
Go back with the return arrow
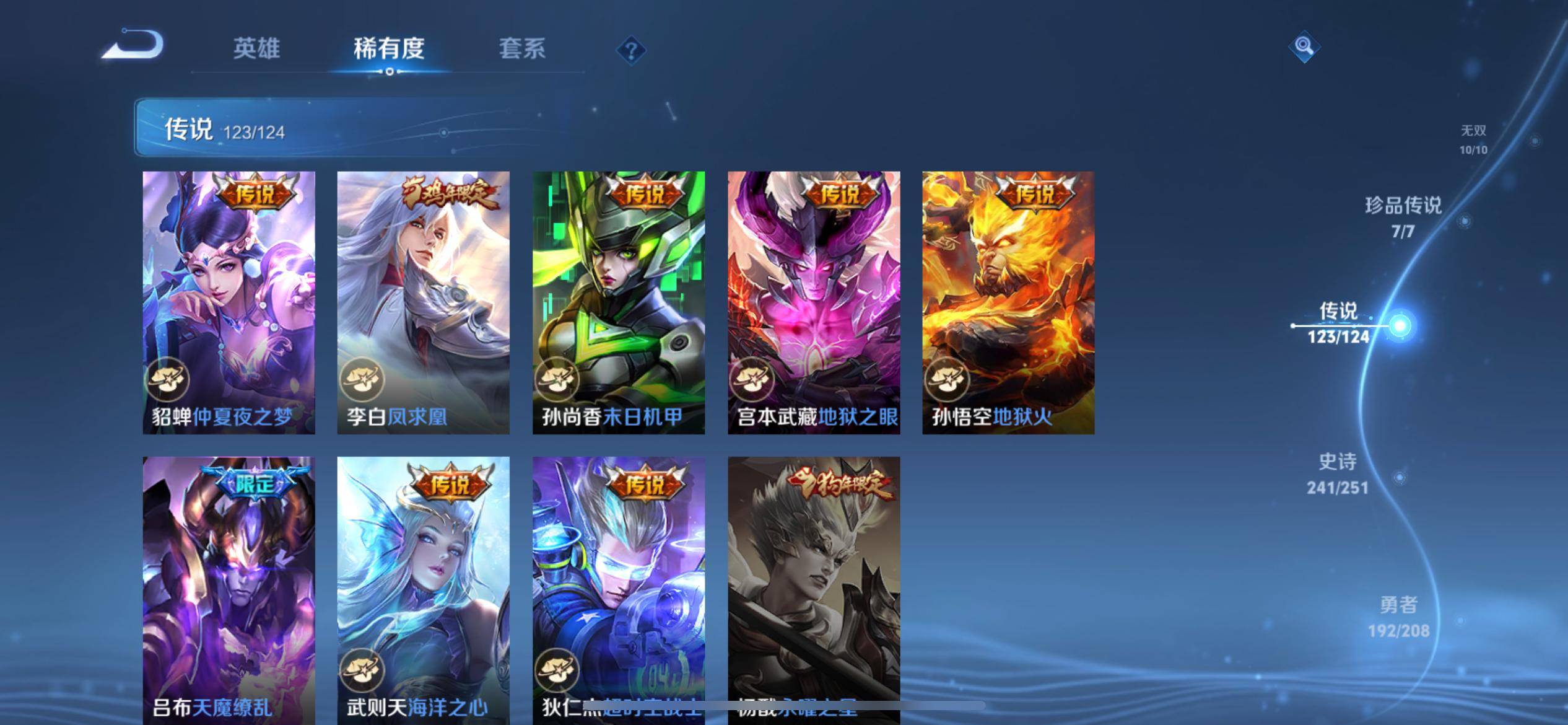click(133, 45)
